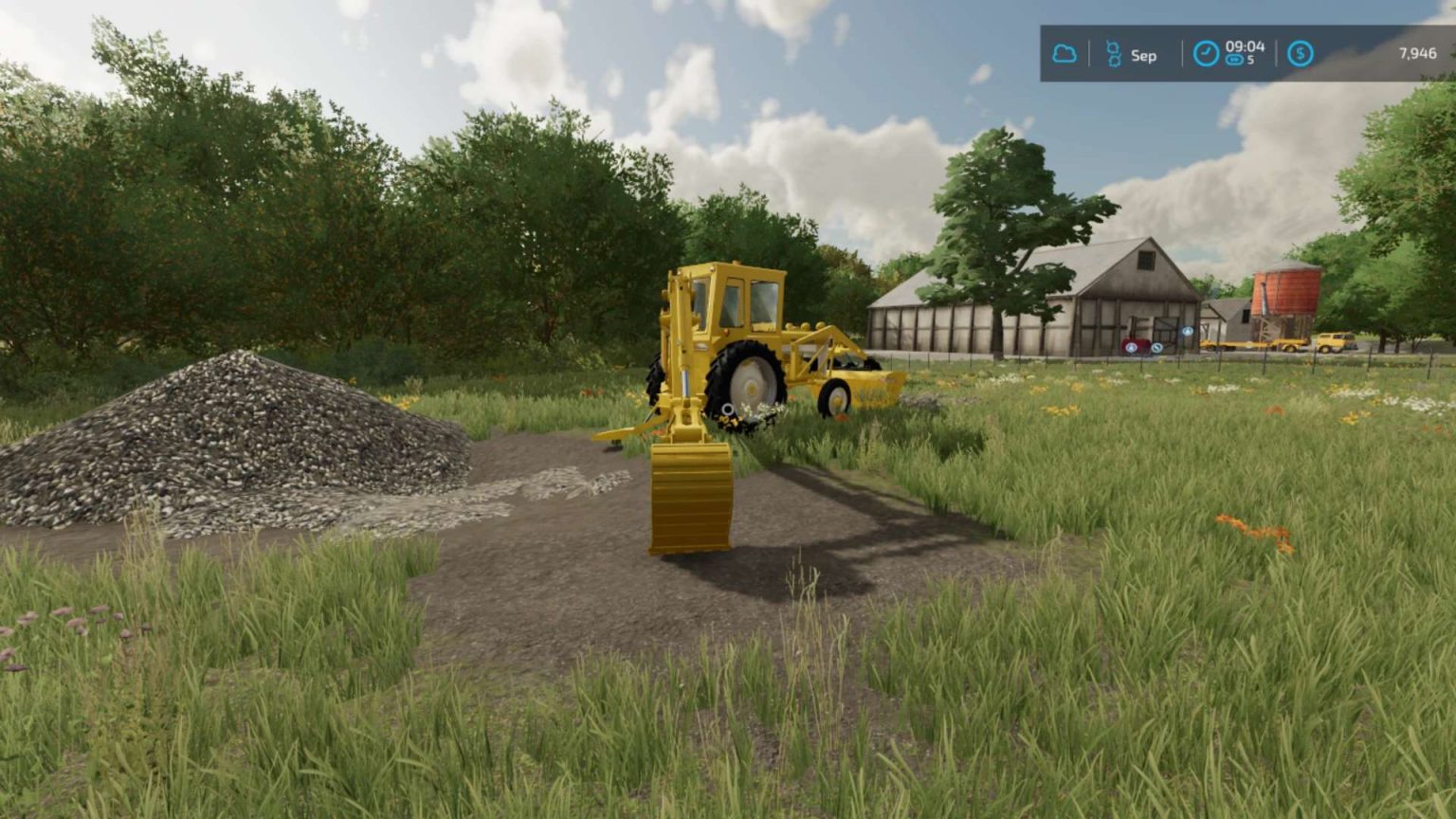The height and width of the screenshot is (819, 1456).
Task: Select the season icon next to Sep
Action: [1113, 53]
